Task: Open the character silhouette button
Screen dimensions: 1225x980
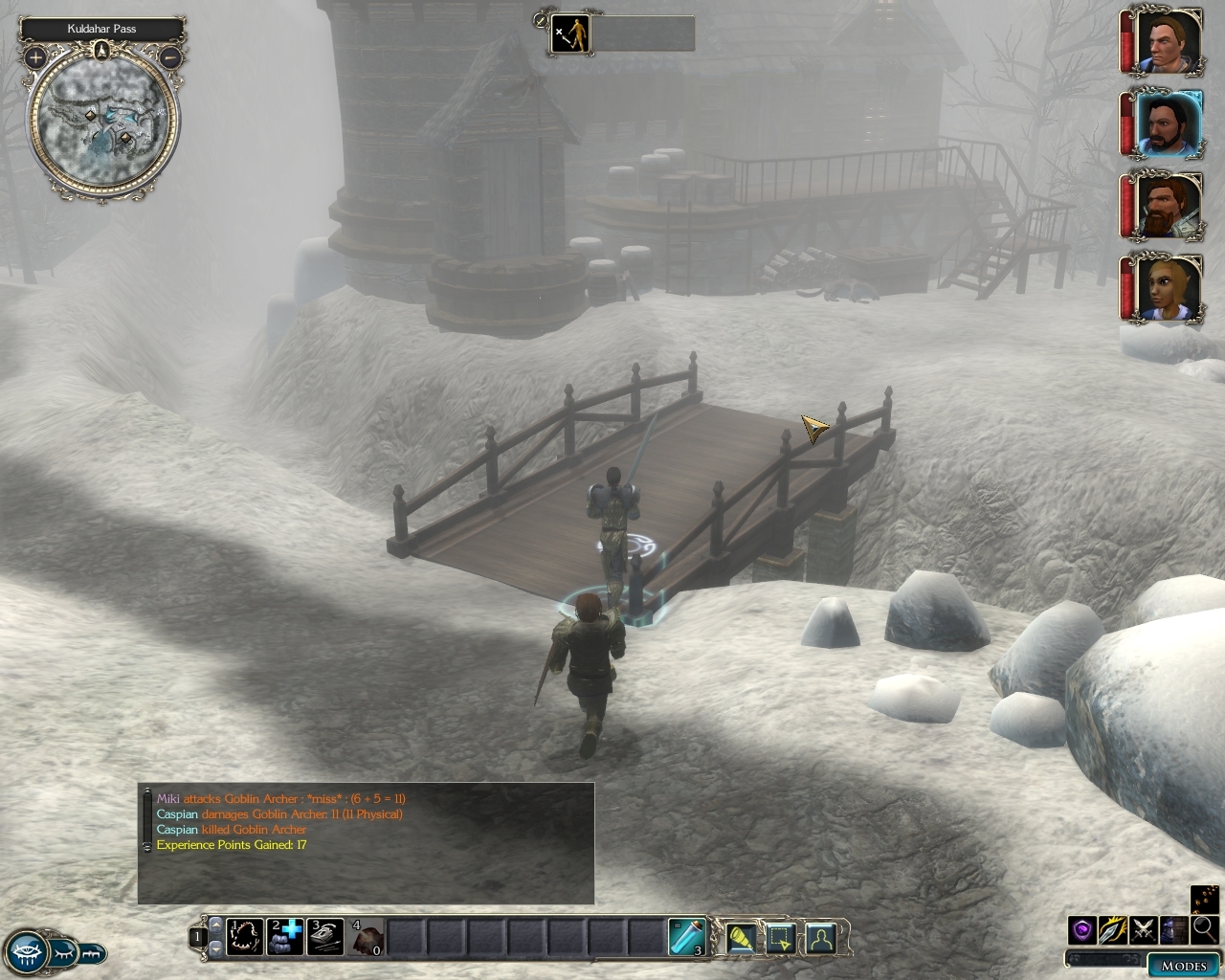Action: pos(820,939)
